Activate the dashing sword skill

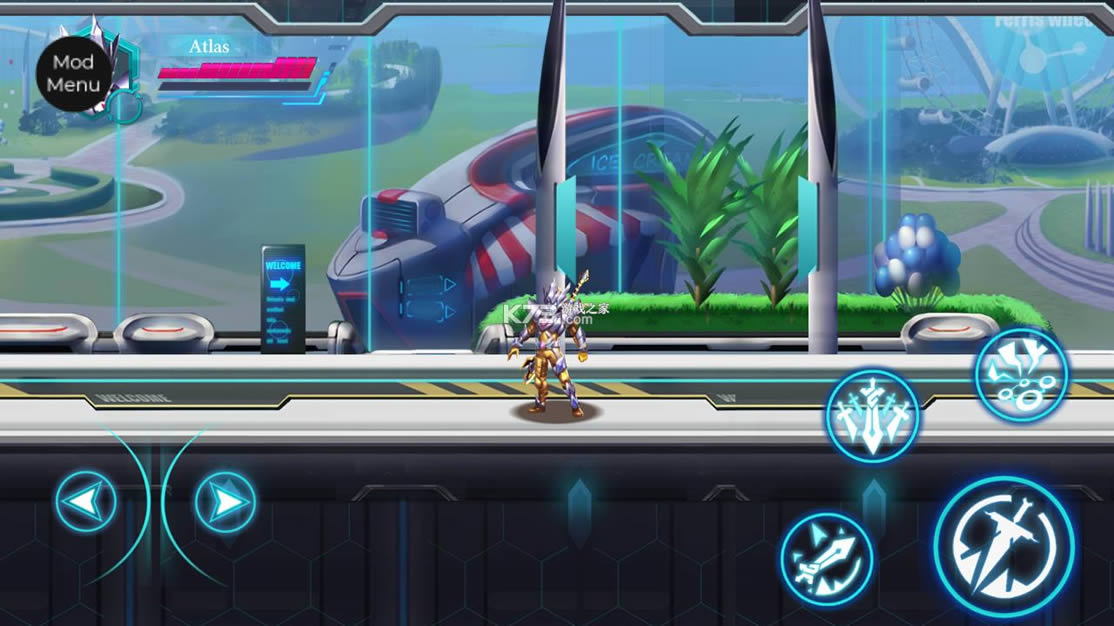click(x=826, y=559)
